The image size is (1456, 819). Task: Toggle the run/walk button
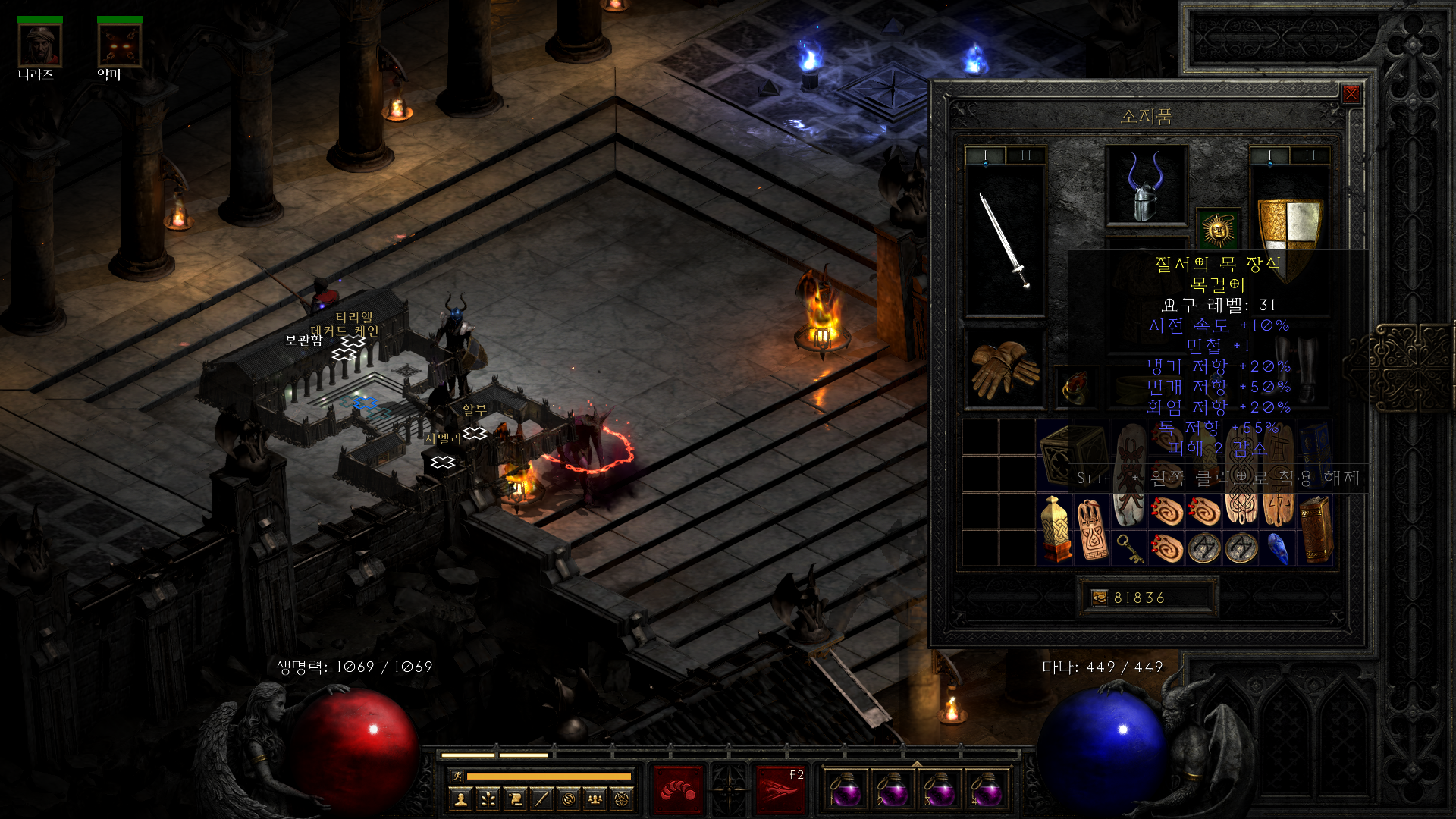(x=457, y=776)
